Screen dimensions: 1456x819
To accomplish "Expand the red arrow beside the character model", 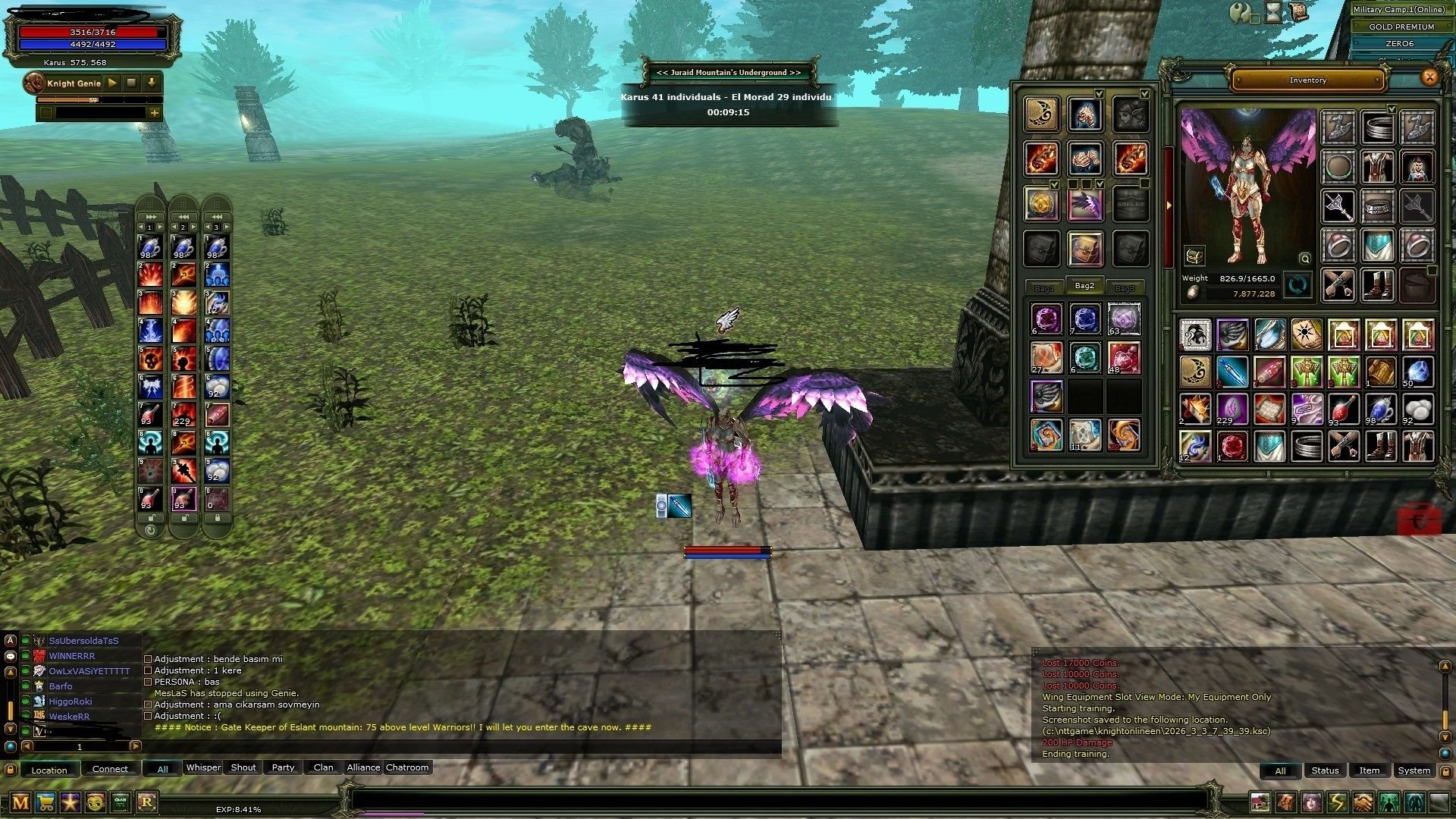I will 1170,203.
